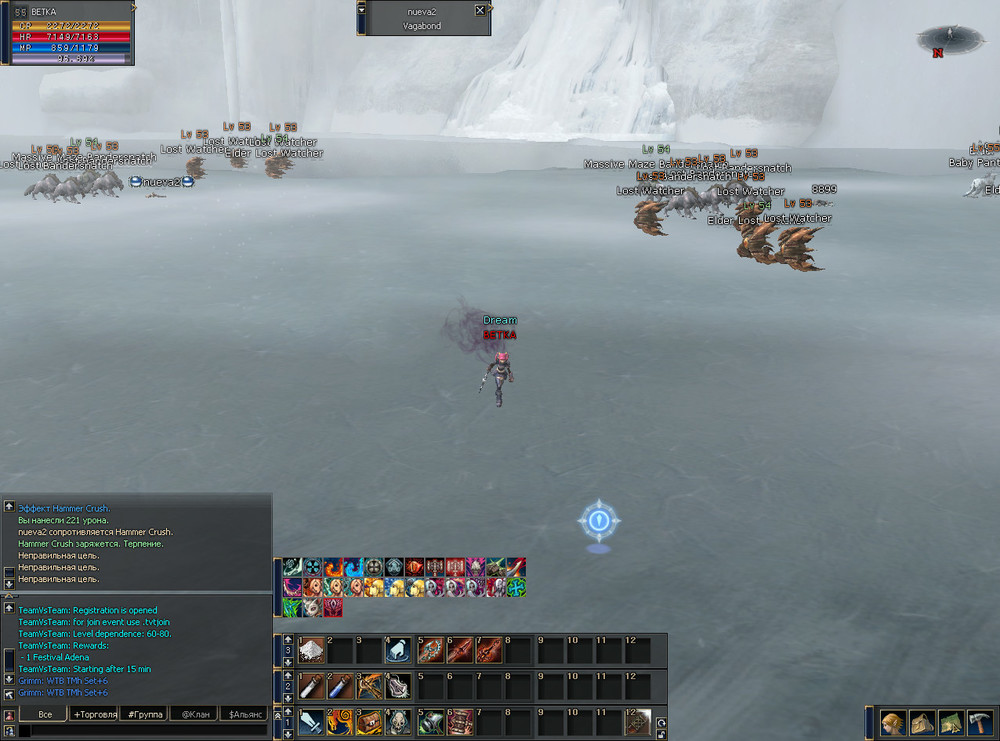Close the nueva2 target window
1000x741 pixels.
pos(480,10)
